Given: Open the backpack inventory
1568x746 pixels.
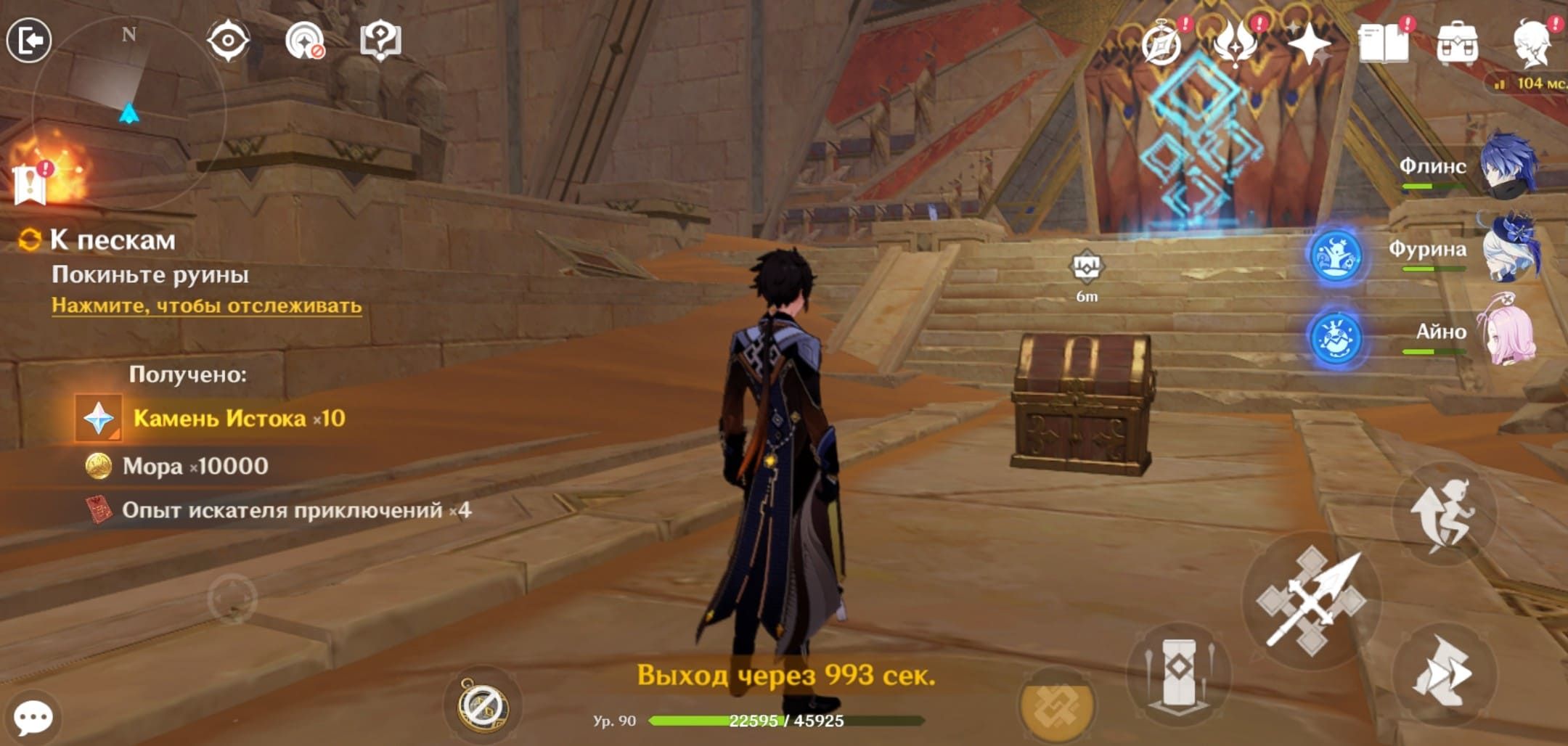Looking at the screenshot, I should [x=1457, y=44].
